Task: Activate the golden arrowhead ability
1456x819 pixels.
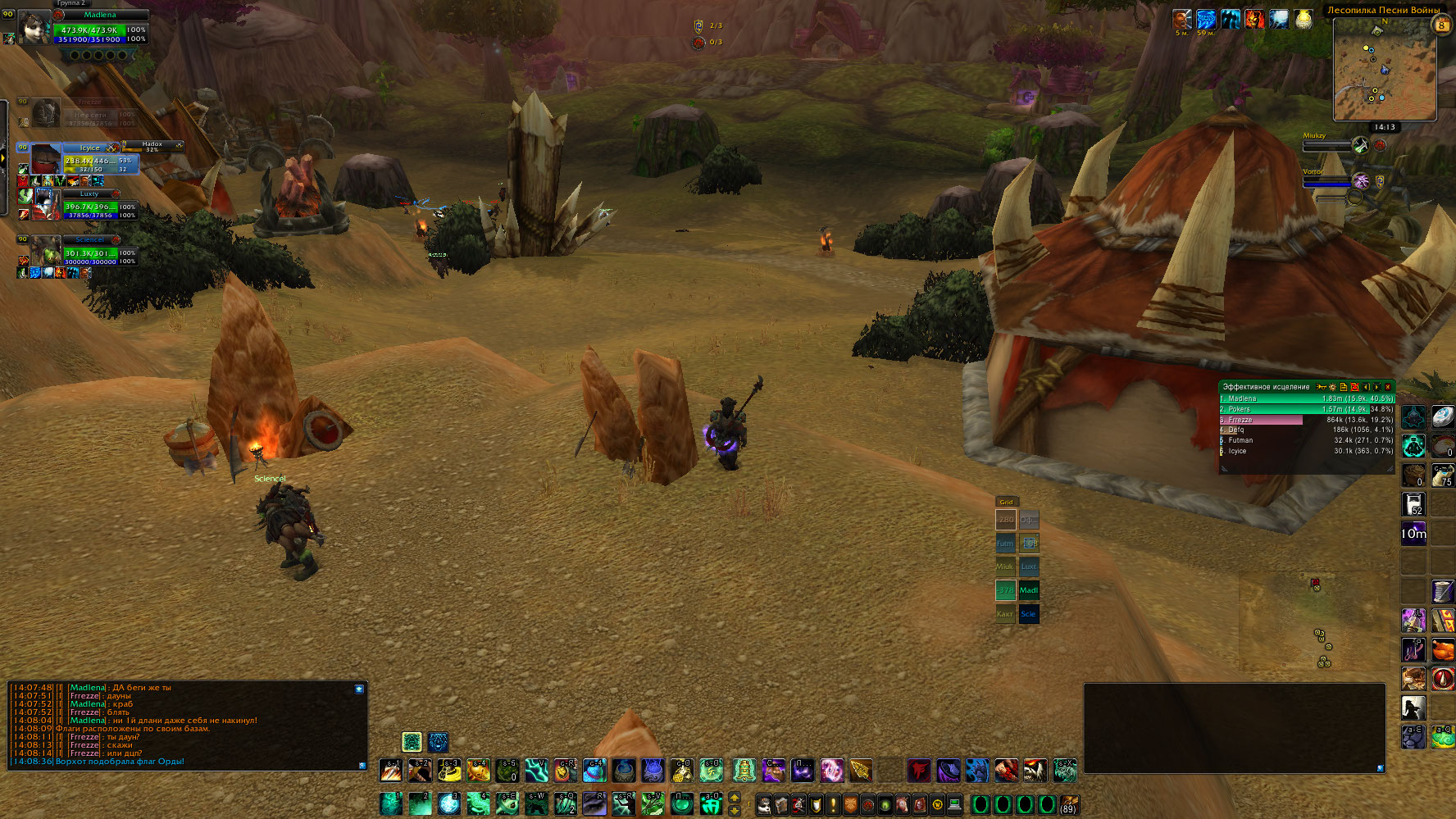Action: (860, 770)
